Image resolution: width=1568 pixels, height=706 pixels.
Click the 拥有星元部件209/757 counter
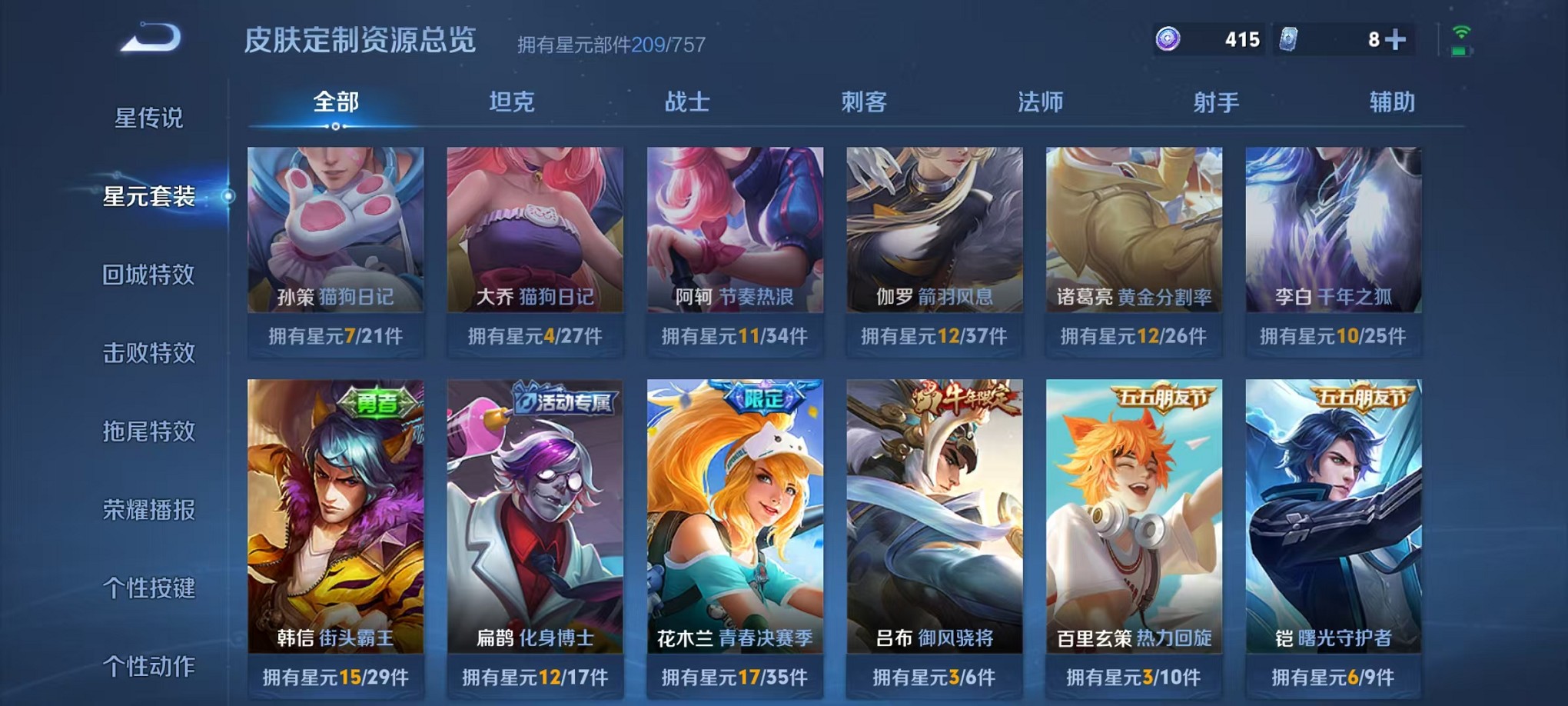tap(613, 45)
